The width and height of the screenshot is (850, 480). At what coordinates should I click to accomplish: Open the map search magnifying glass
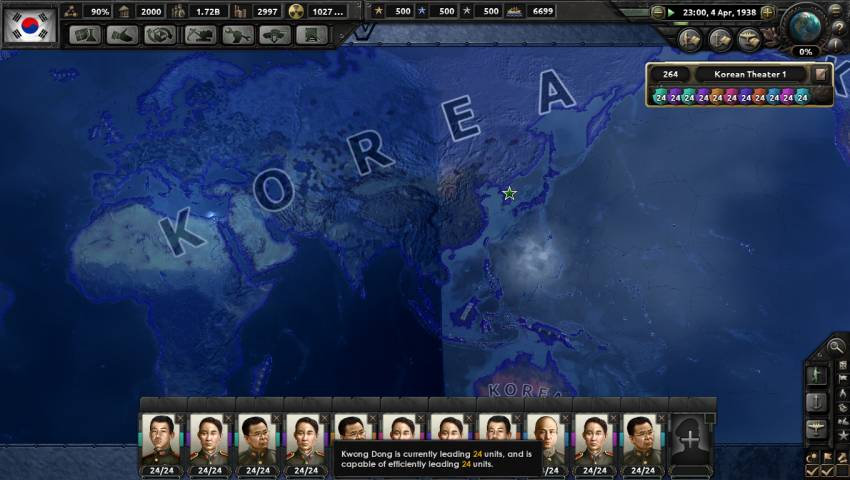(x=836, y=347)
